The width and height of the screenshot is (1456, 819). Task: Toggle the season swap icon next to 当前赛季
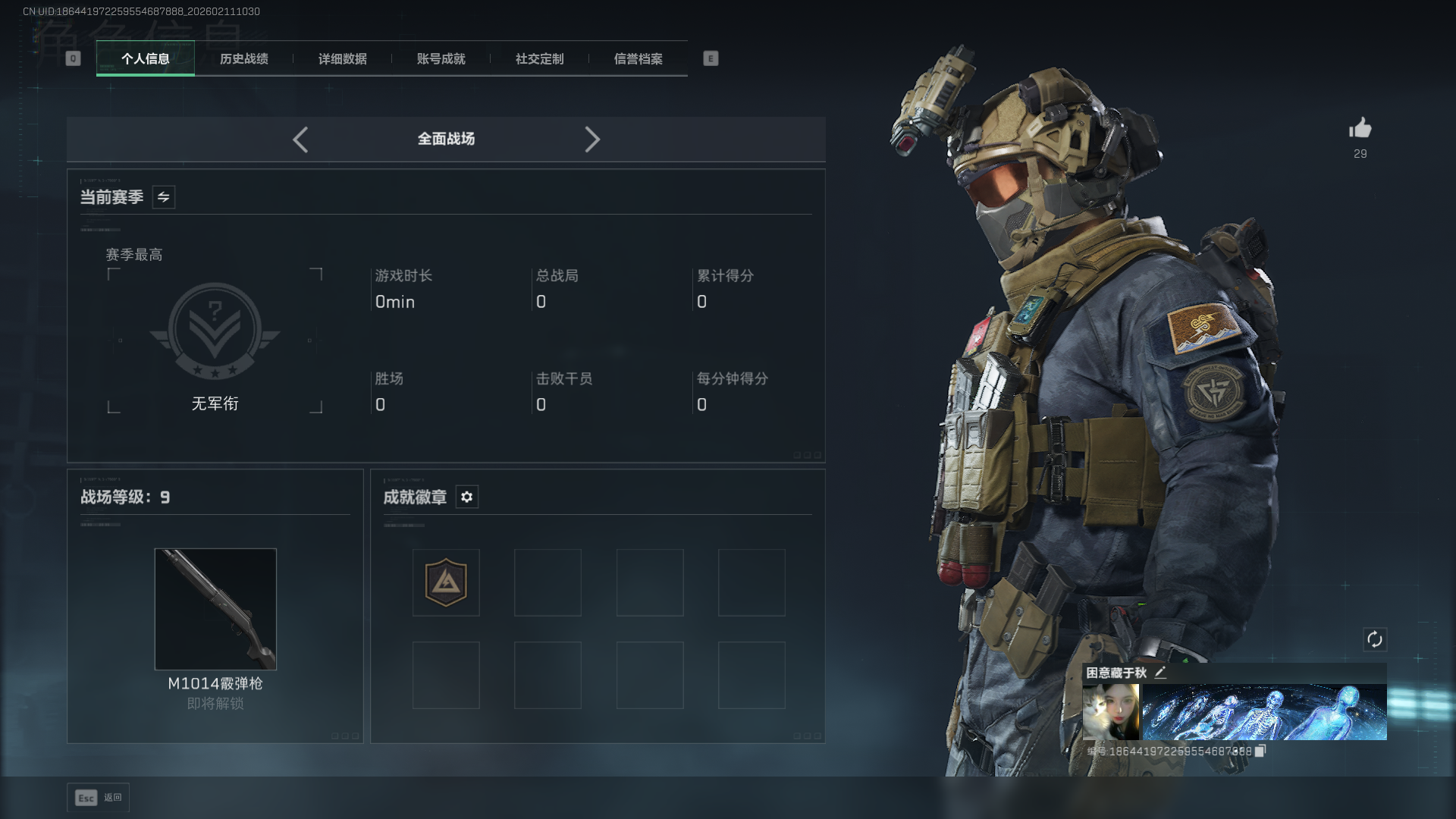163,197
